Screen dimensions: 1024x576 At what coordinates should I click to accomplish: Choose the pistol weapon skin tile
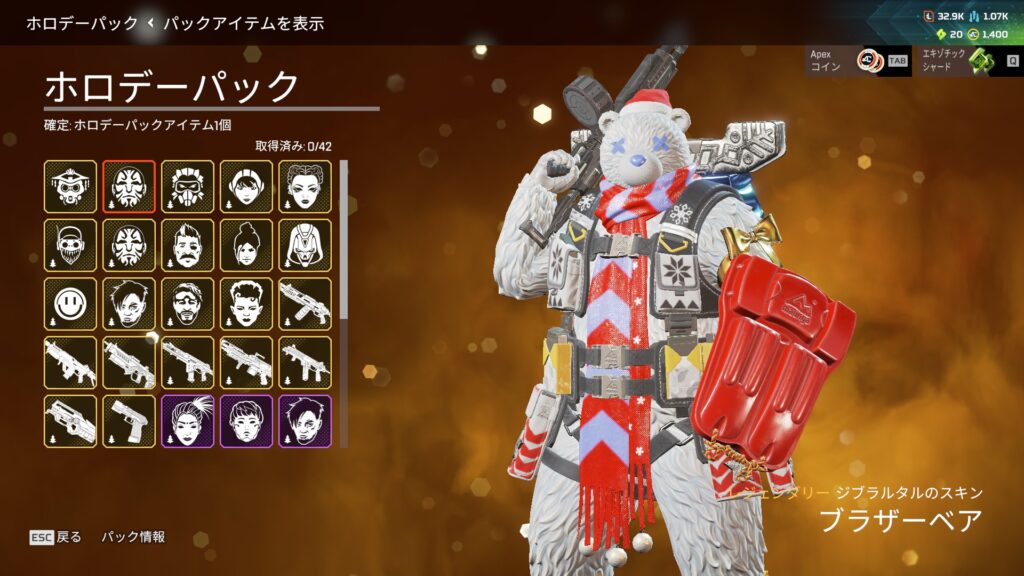click(129, 421)
